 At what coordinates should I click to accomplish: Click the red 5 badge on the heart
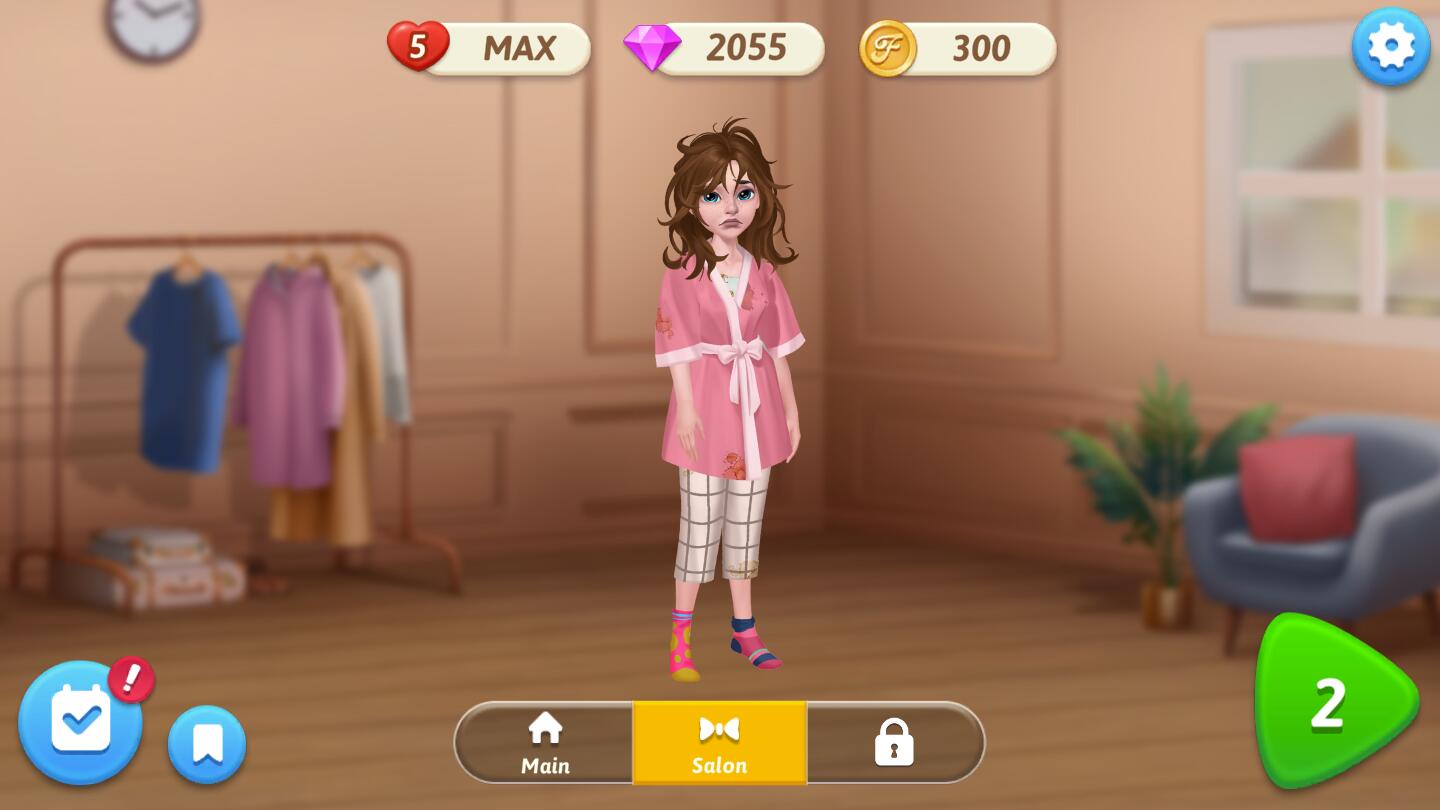[x=418, y=44]
